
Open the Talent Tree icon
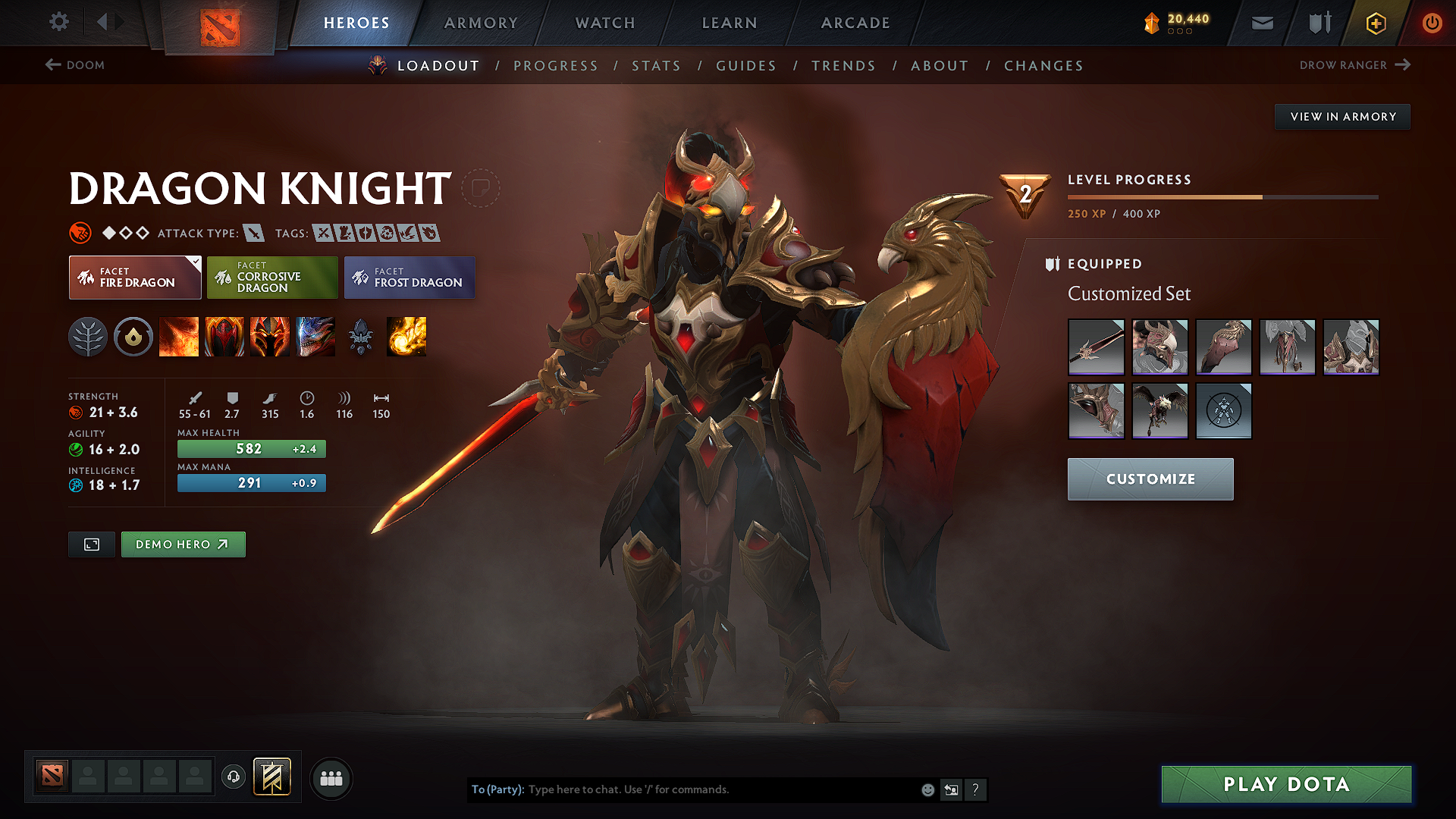(x=89, y=337)
